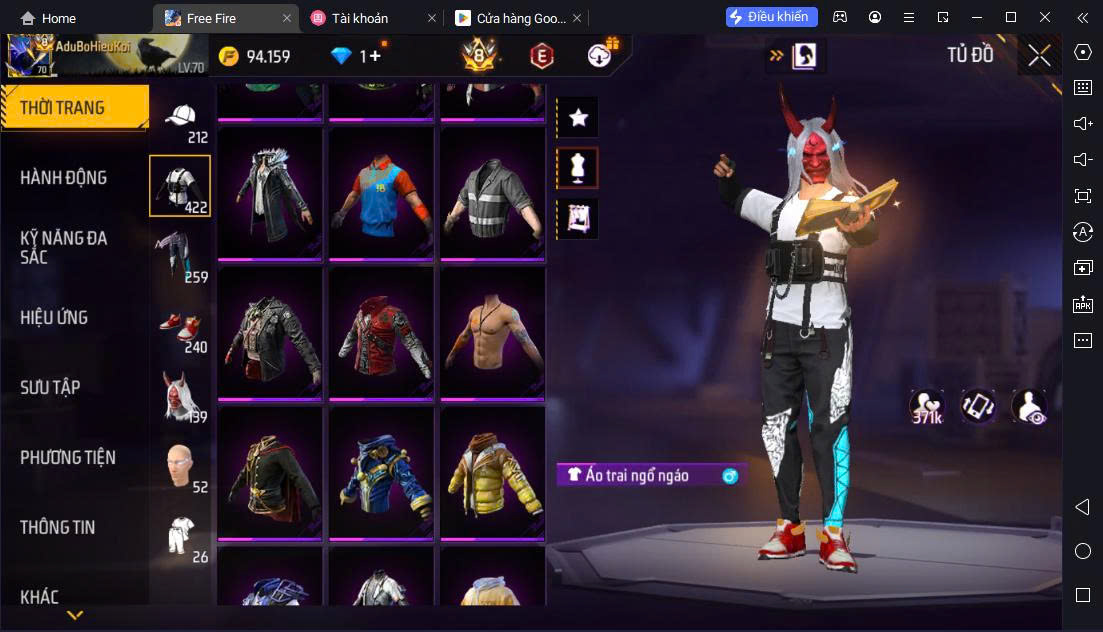Open the Hành Động category

click(x=64, y=178)
